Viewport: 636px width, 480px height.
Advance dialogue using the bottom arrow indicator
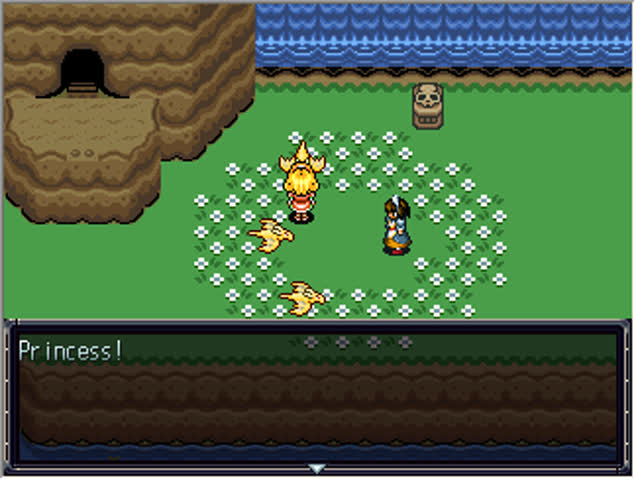click(x=317, y=468)
